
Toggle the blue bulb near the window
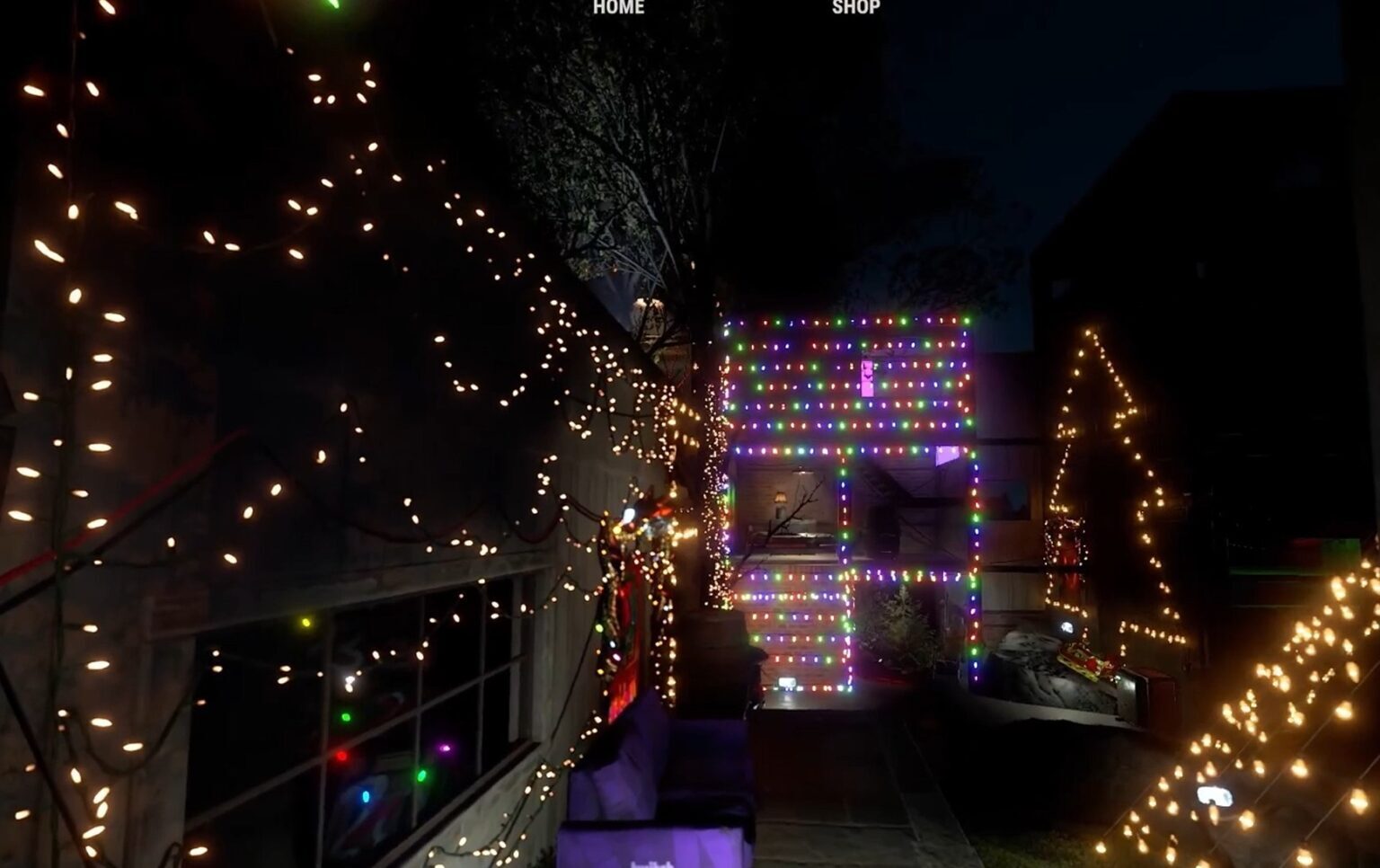pos(366,796)
